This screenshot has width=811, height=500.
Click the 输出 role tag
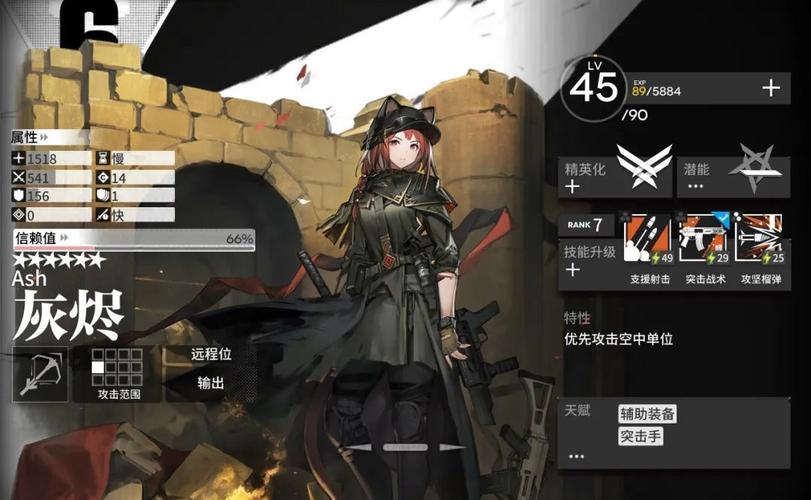tap(210, 383)
